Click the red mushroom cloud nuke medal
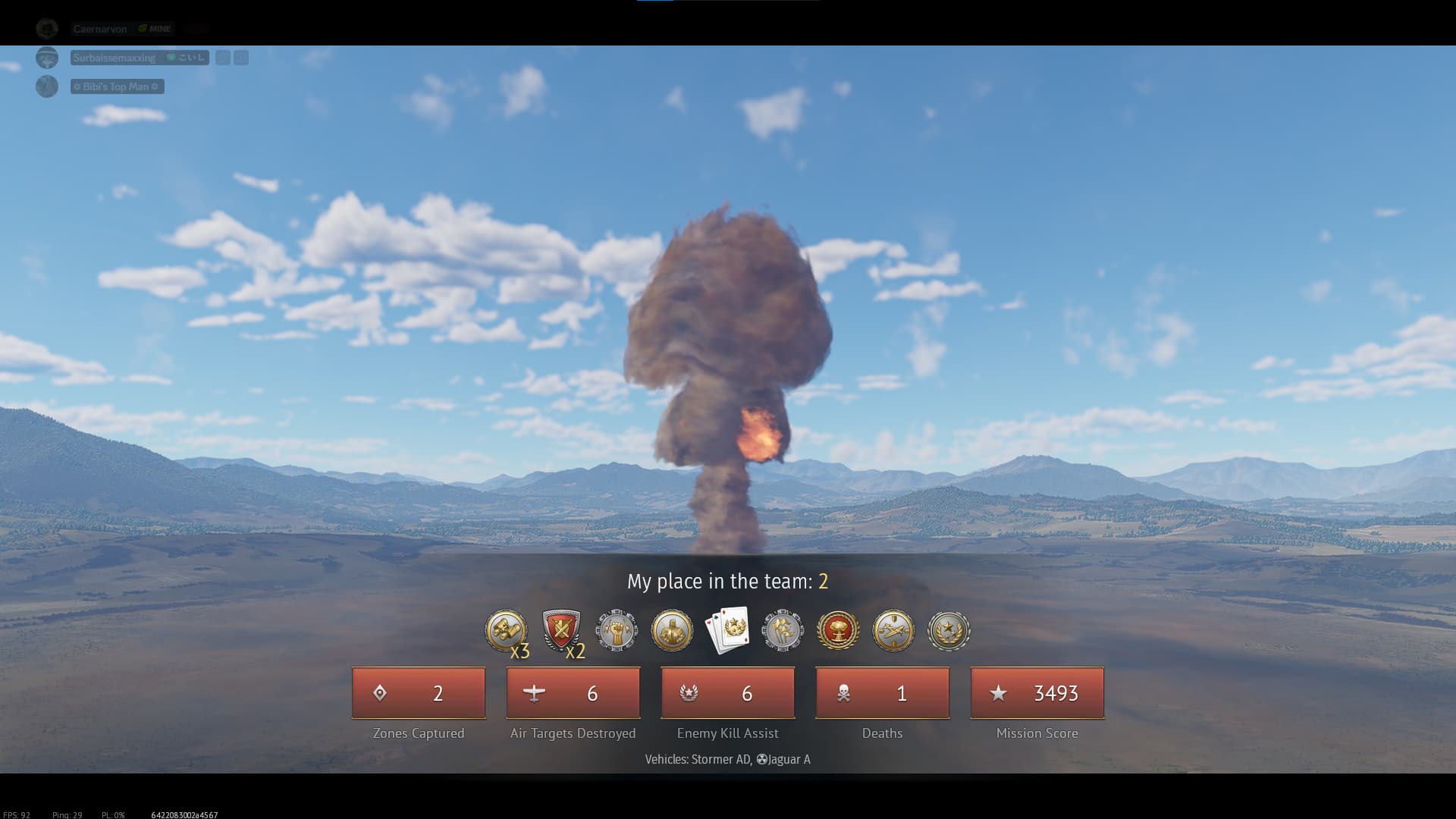Image resolution: width=1456 pixels, height=819 pixels. [838, 630]
